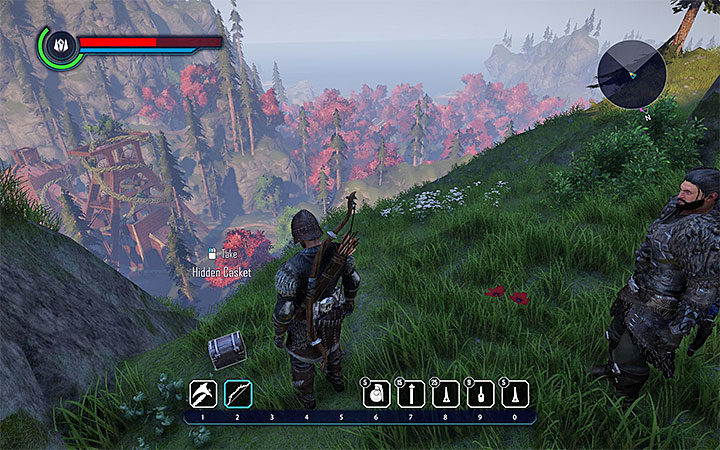Click the character emblem beside the health bar
The image size is (720, 450).
[59, 45]
